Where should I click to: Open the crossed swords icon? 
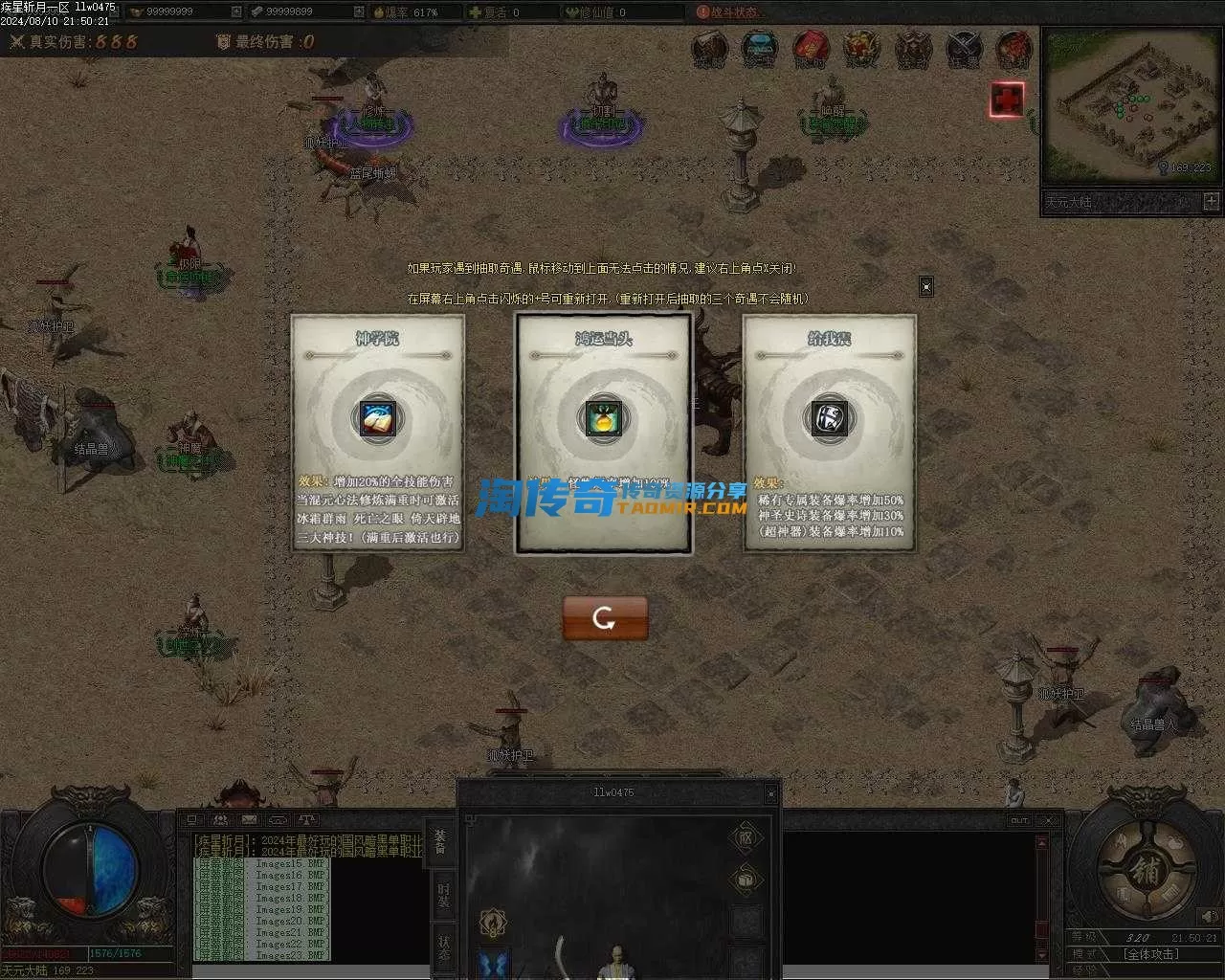pos(964,48)
